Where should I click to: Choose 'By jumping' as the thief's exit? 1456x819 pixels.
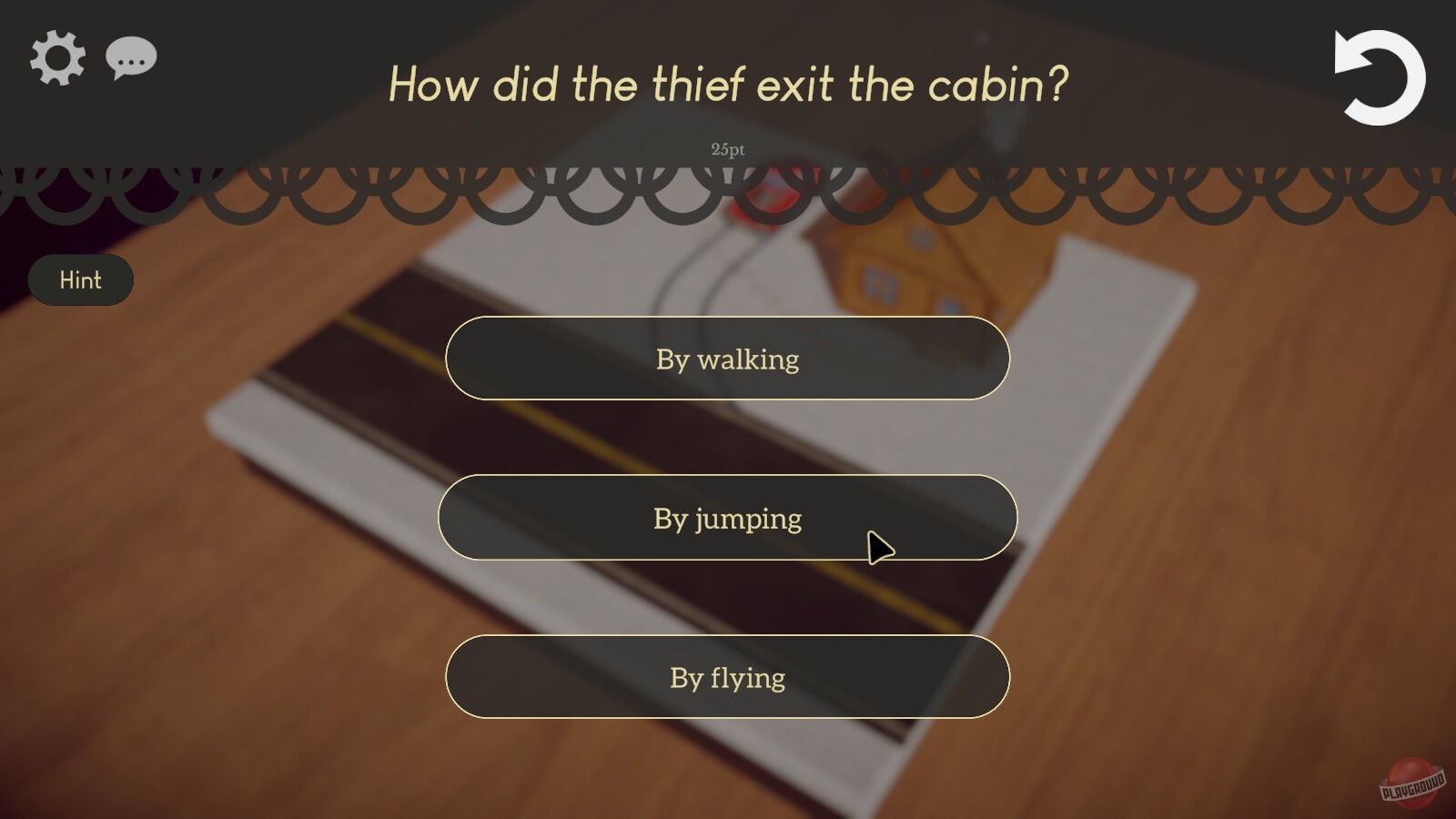pyautogui.click(x=726, y=518)
